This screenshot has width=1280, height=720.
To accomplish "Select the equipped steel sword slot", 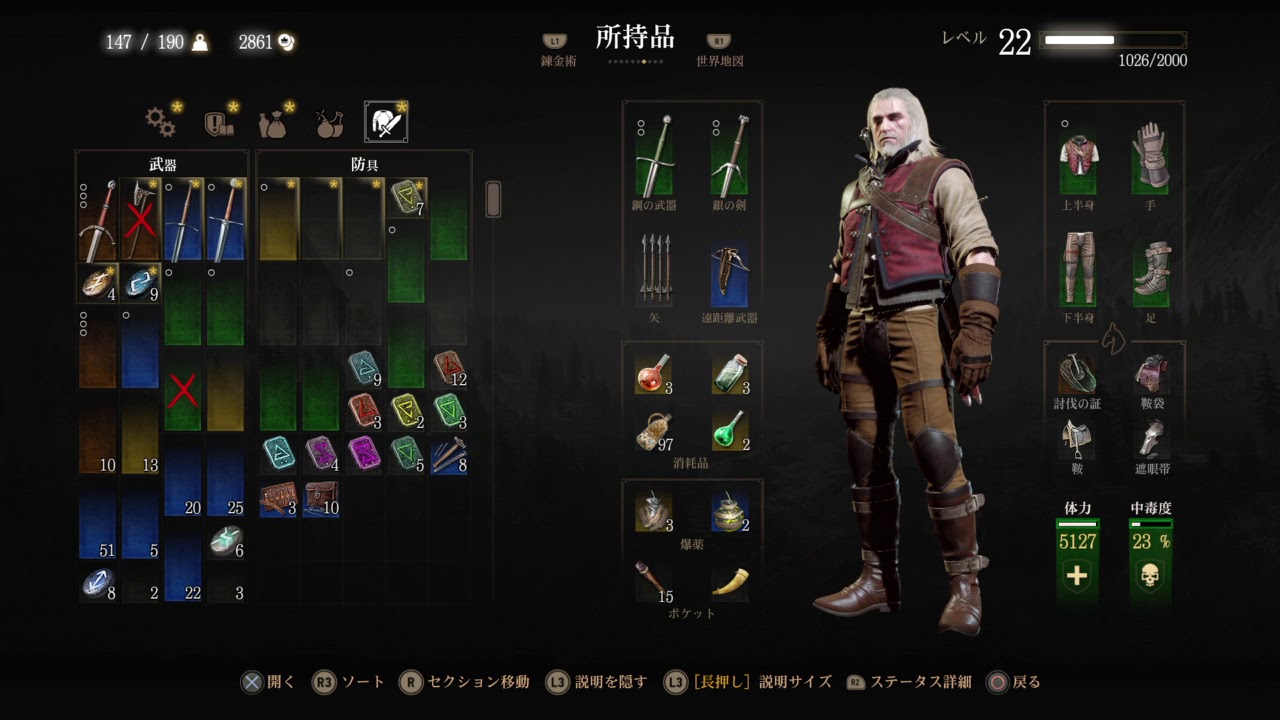I will (655, 157).
